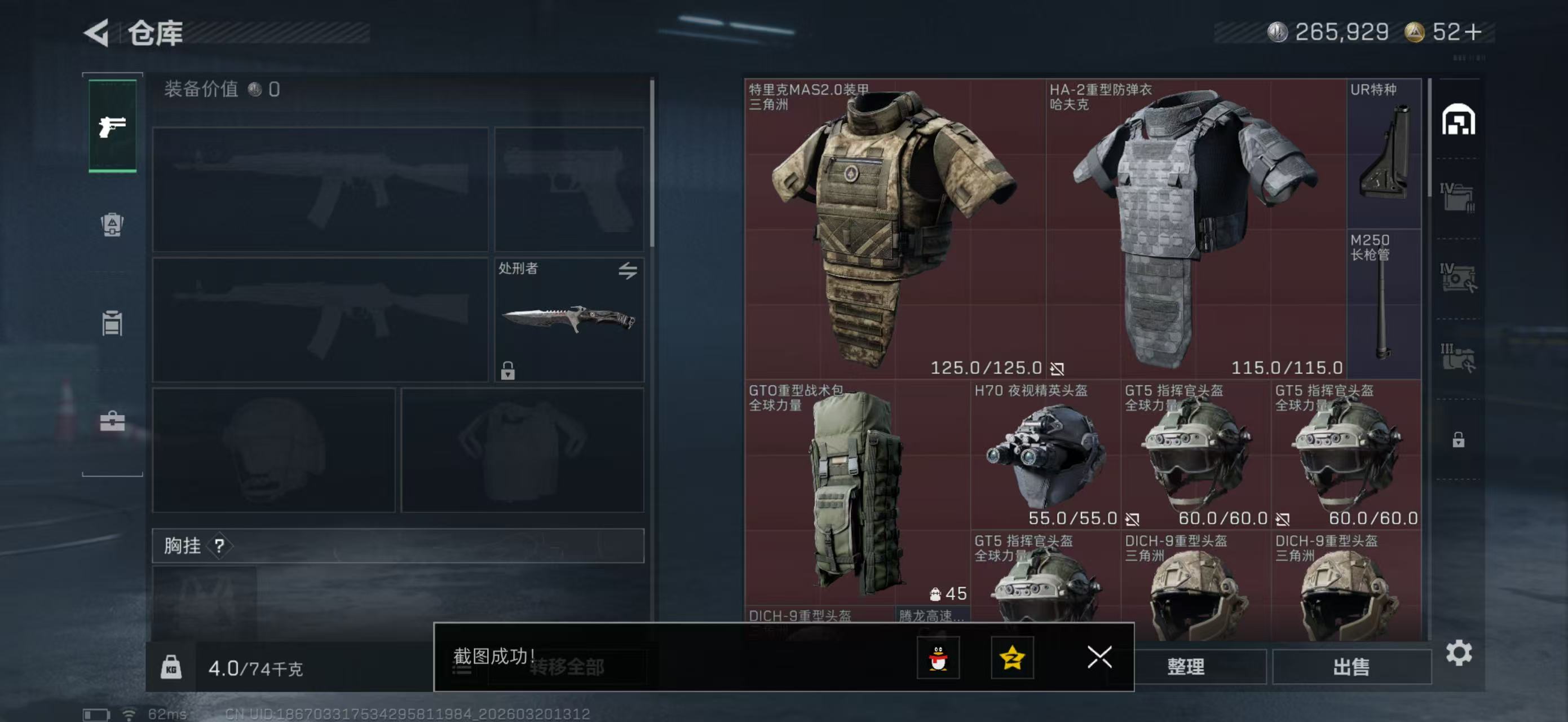The image size is (1568, 722).
Task: Open the briefcase tab in sidebar
Action: pyautogui.click(x=112, y=421)
